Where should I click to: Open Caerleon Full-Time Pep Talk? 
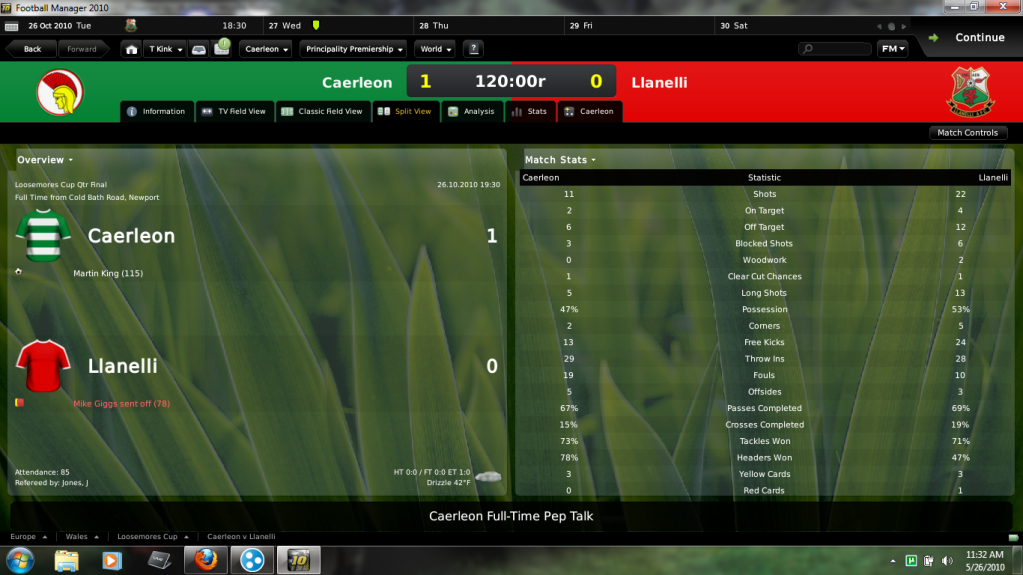pos(511,516)
